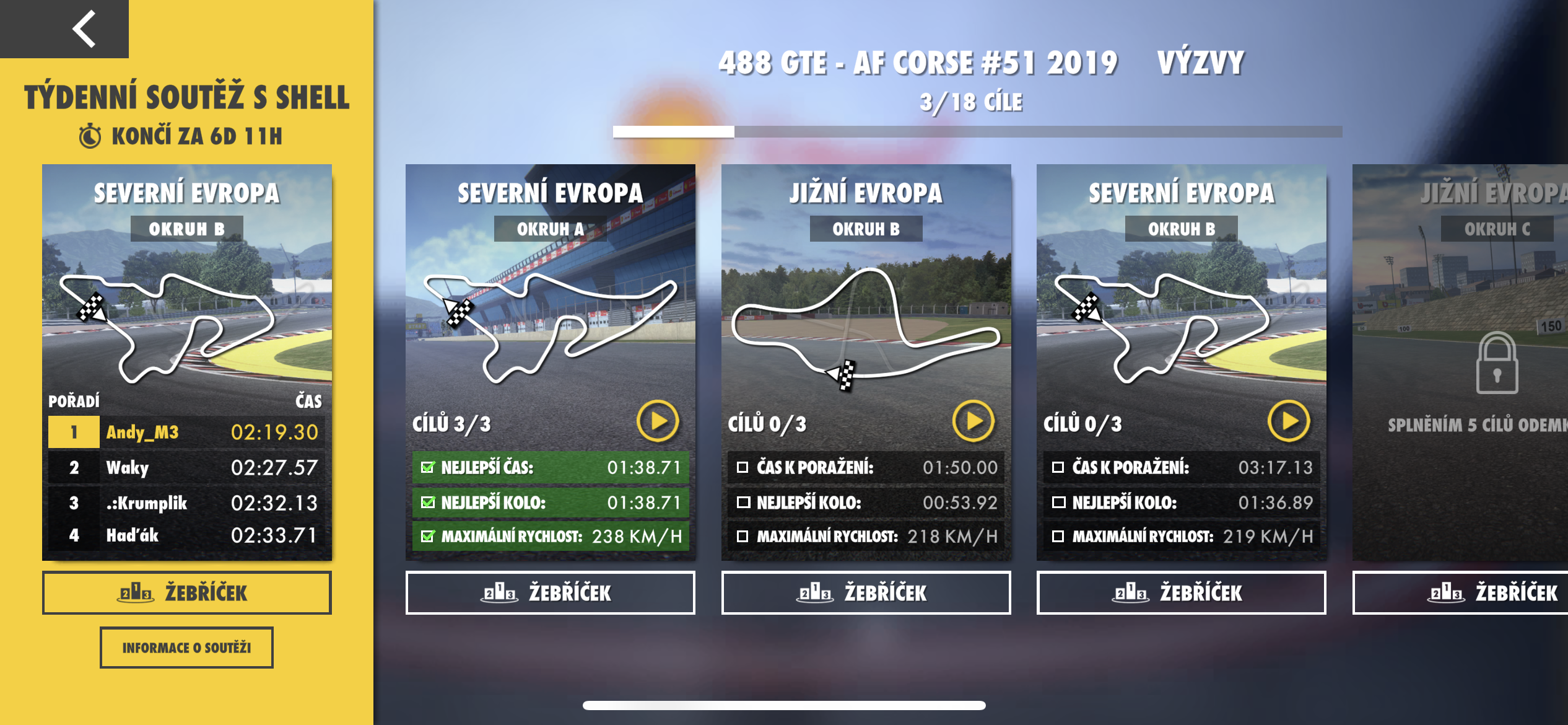The width and height of the screenshot is (1568, 725).
Task: Open Žebříček below the 0/3 Severní Evropa card
Action: click(1181, 593)
